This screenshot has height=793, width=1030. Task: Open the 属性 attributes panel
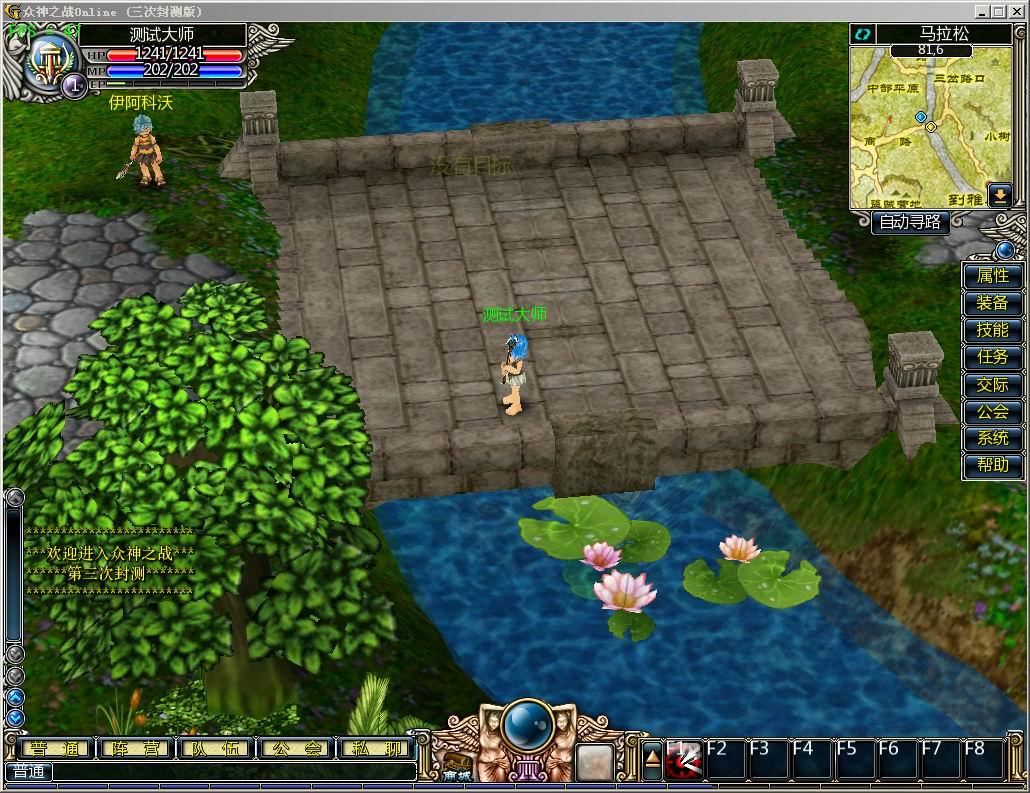tap(992, 276)
